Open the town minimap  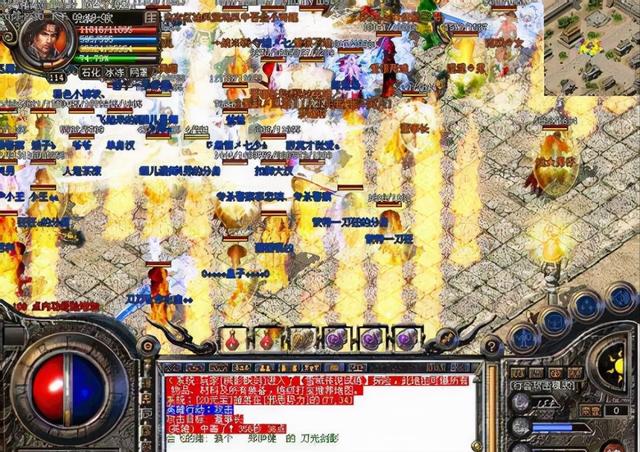(591, 47)
